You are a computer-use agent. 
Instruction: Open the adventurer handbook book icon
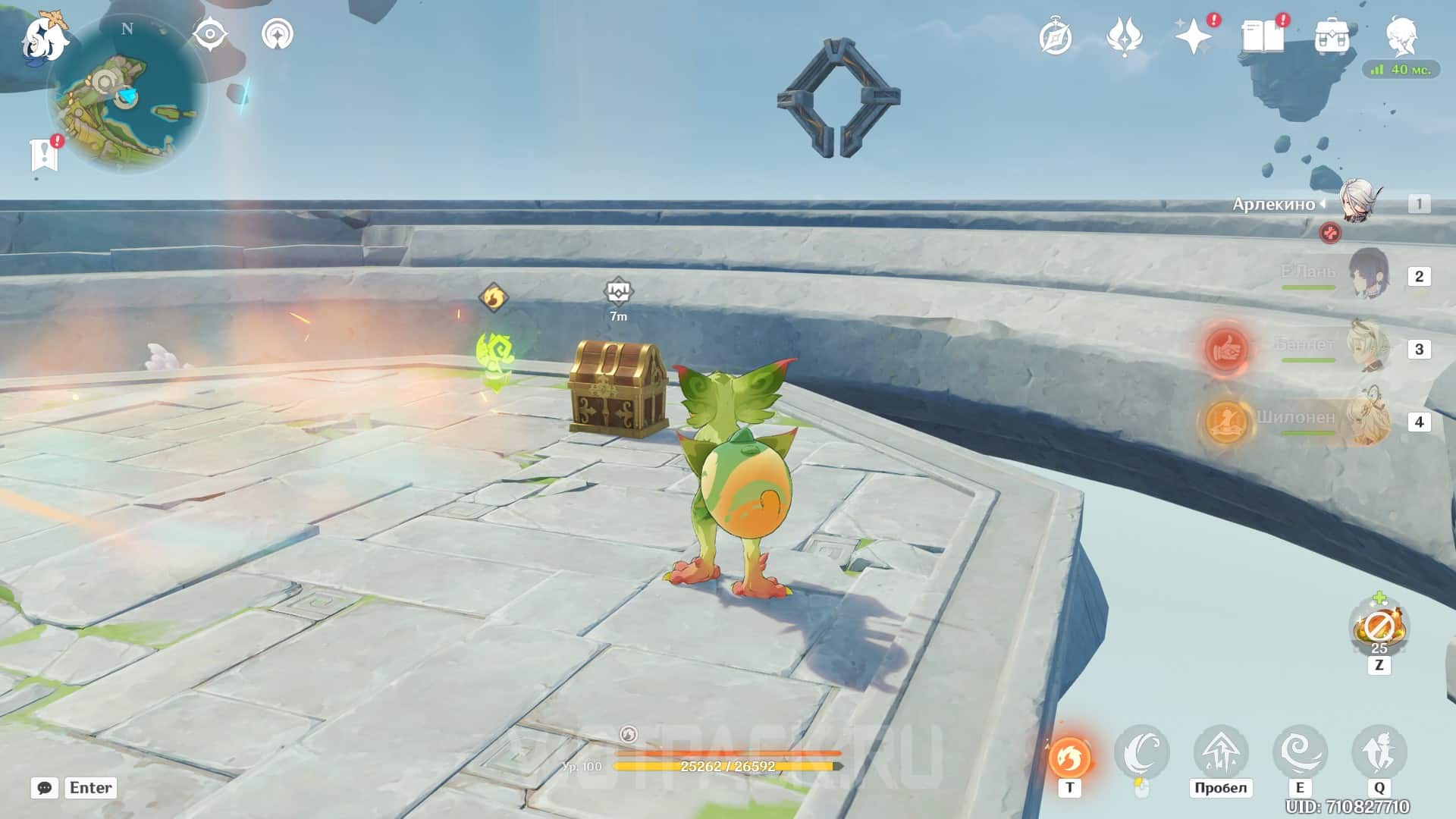pyautogui.click(x=1262, y=37)
